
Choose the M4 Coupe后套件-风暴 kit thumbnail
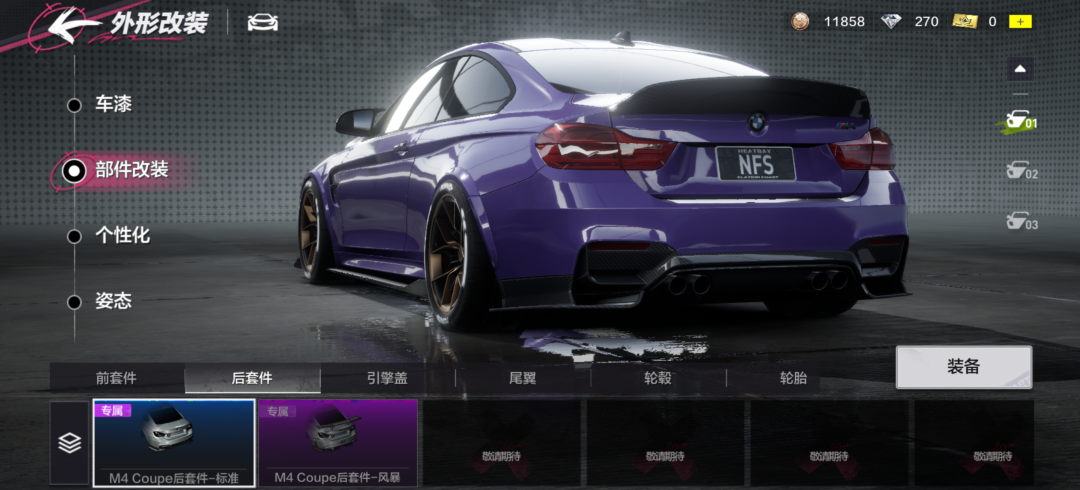[338, 442]
